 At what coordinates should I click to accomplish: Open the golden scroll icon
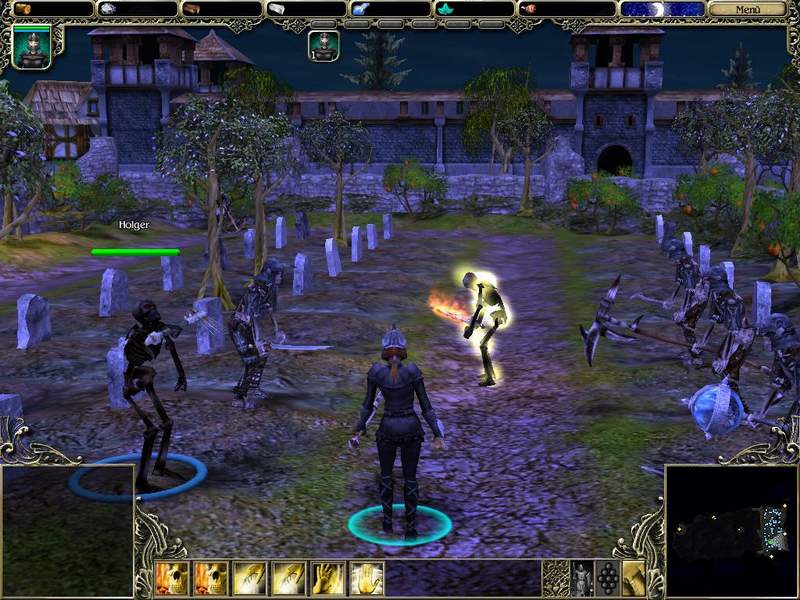click(633, 578)
